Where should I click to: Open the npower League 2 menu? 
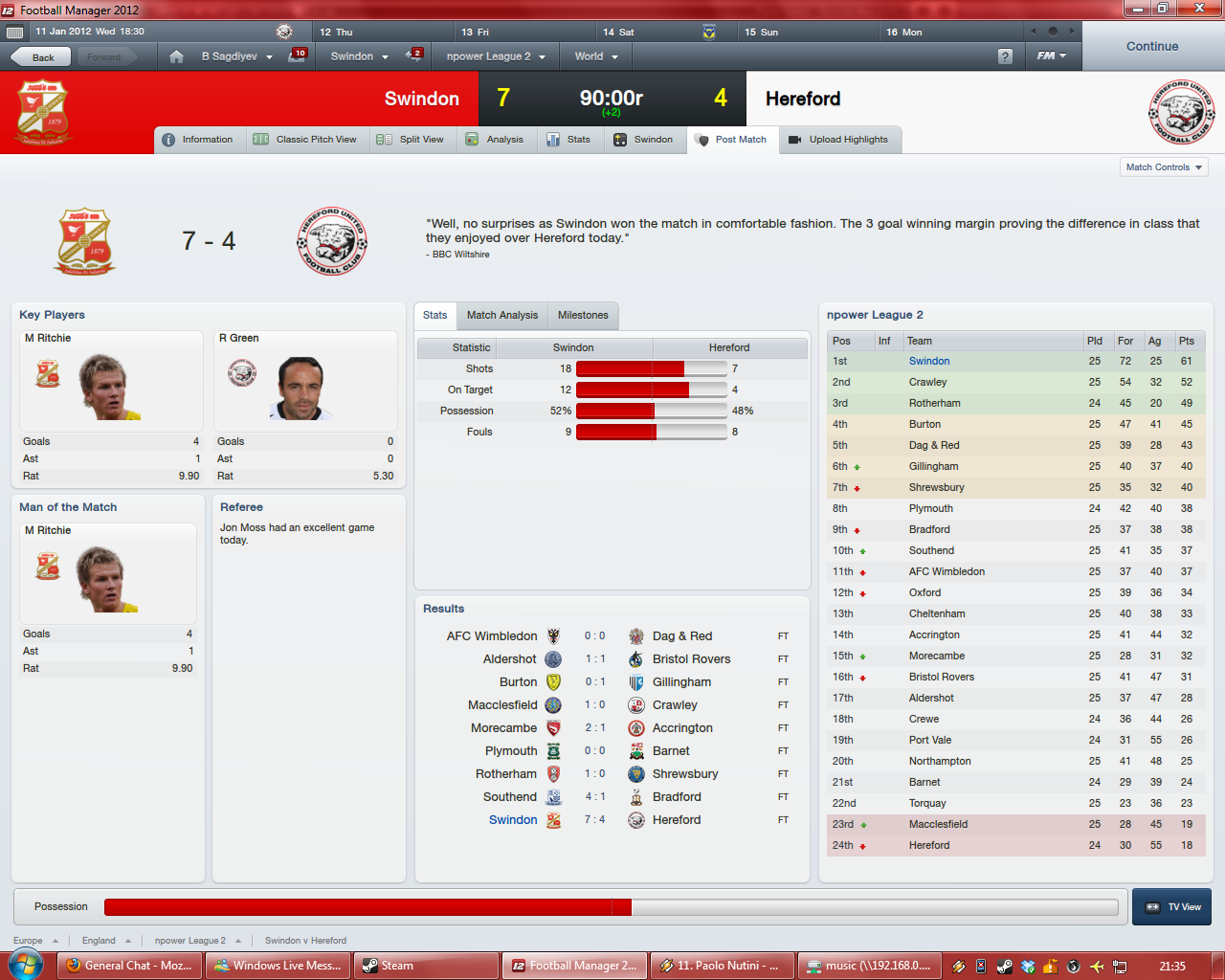(495, 56)
